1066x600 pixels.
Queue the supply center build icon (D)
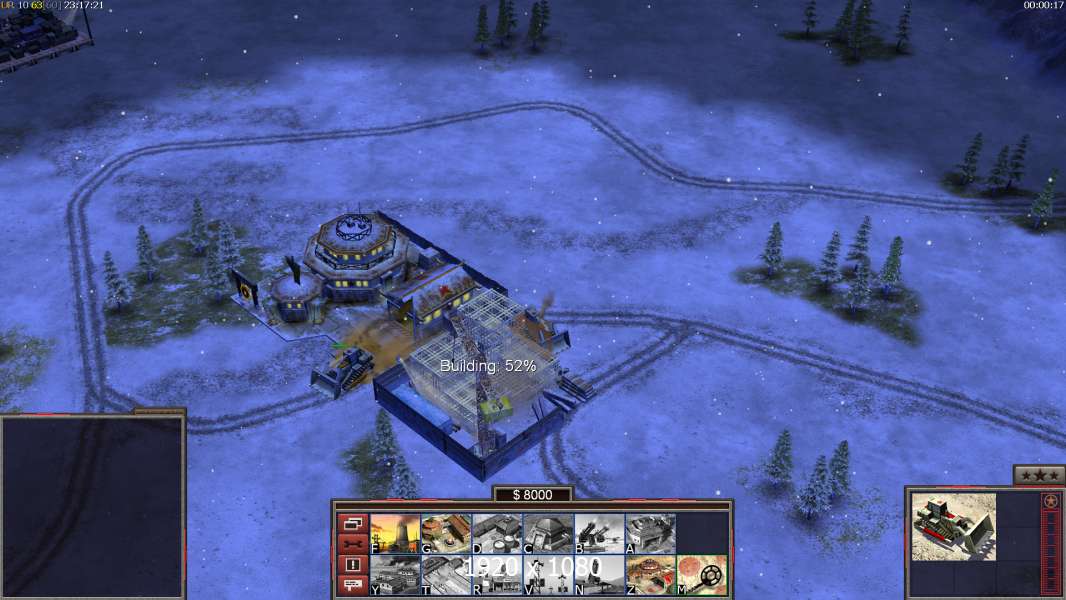[x=497, y=534]
